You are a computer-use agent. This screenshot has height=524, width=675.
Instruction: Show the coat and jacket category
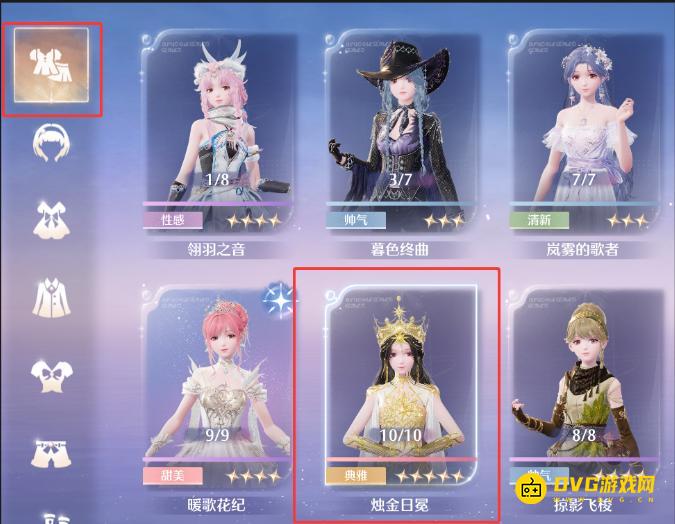48,296
